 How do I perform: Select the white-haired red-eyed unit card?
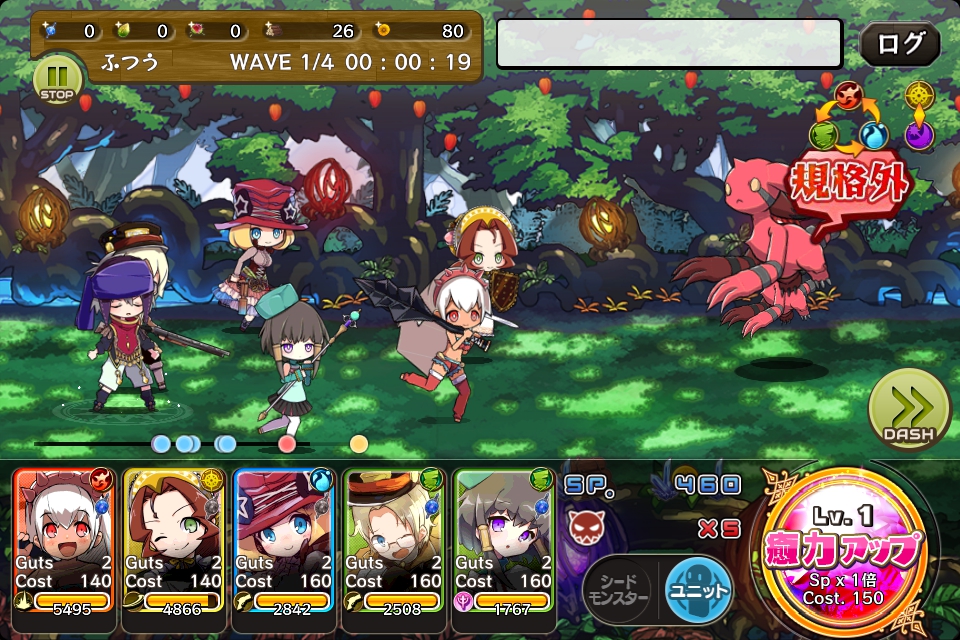pyautogui.click(x=65, y=539)
